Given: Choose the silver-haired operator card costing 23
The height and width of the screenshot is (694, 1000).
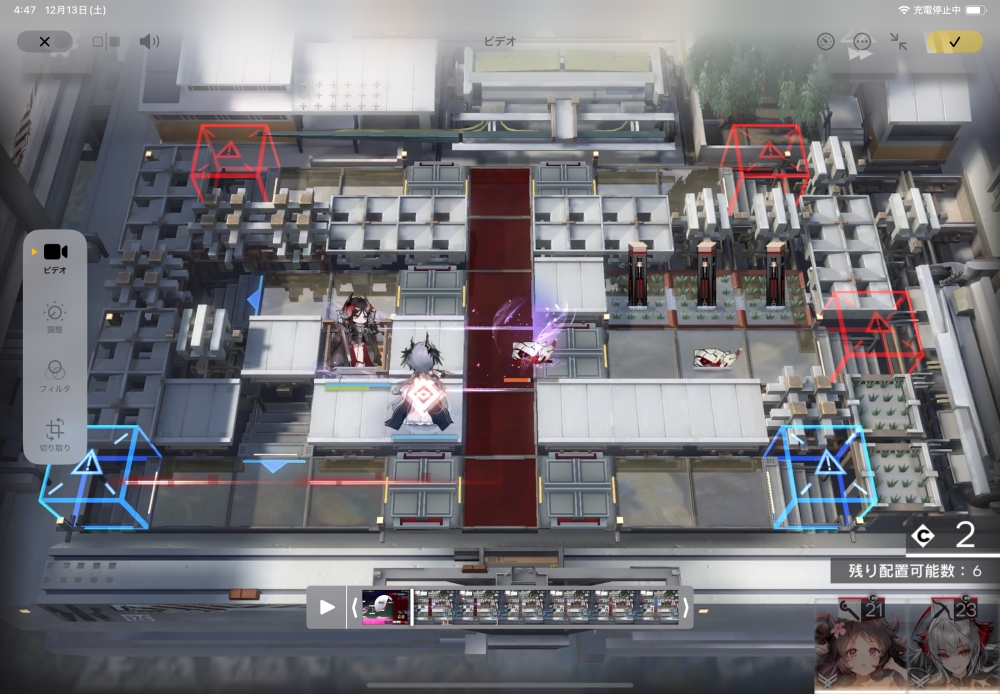Looking at the screenshot, I should 952,648.
